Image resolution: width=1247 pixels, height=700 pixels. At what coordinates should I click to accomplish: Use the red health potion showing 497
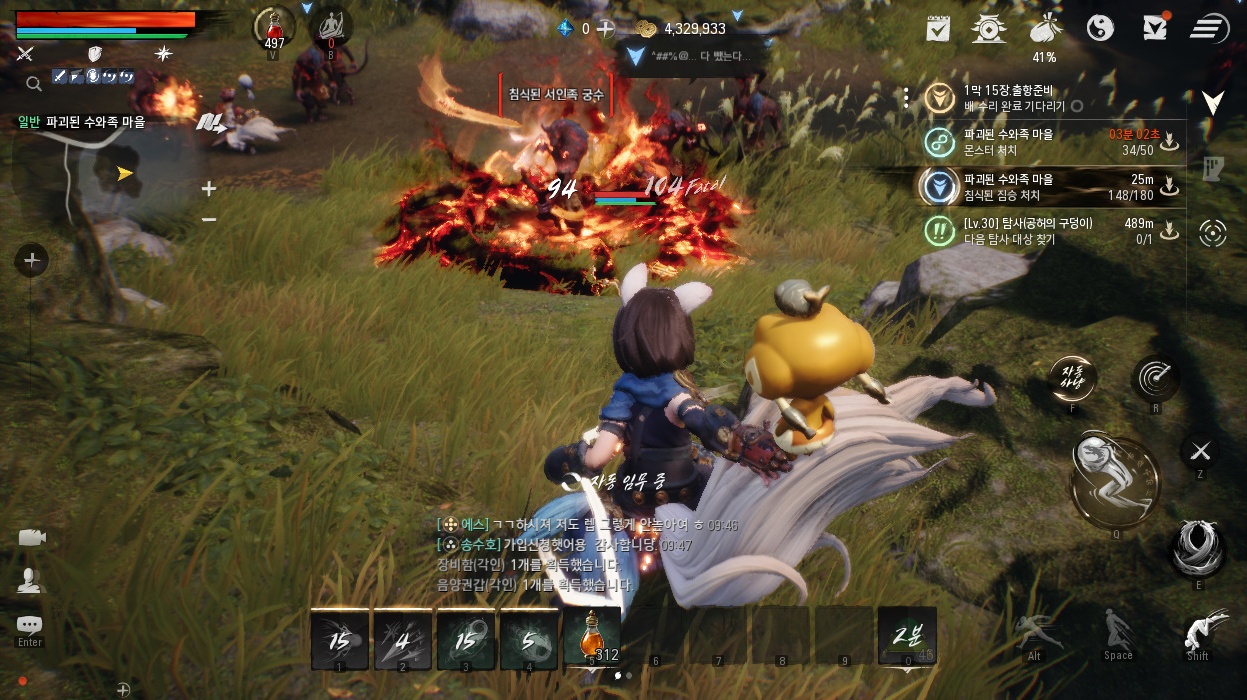click(x=274, y=26)
